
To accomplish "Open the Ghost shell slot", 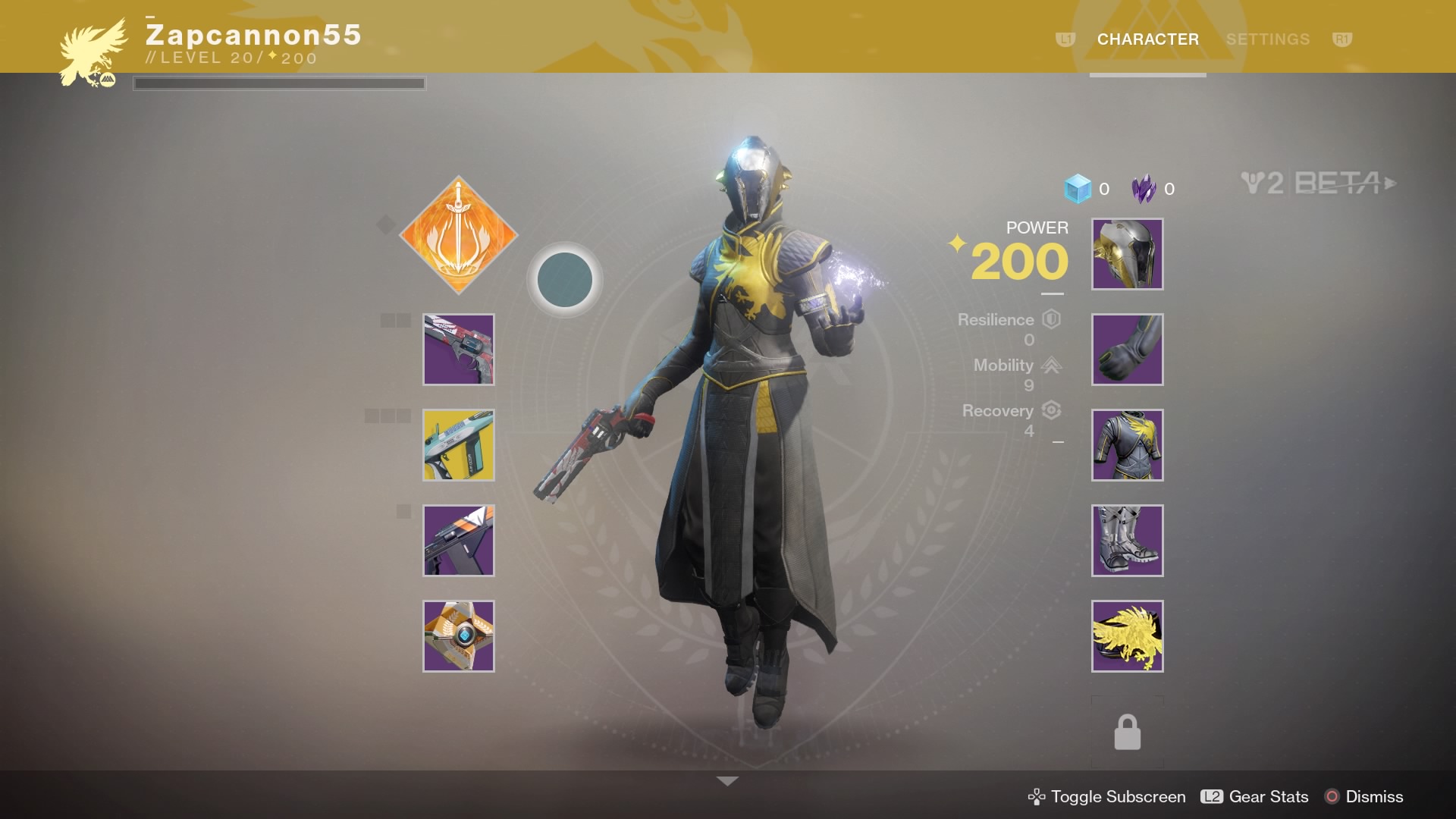I will [459, 636].
